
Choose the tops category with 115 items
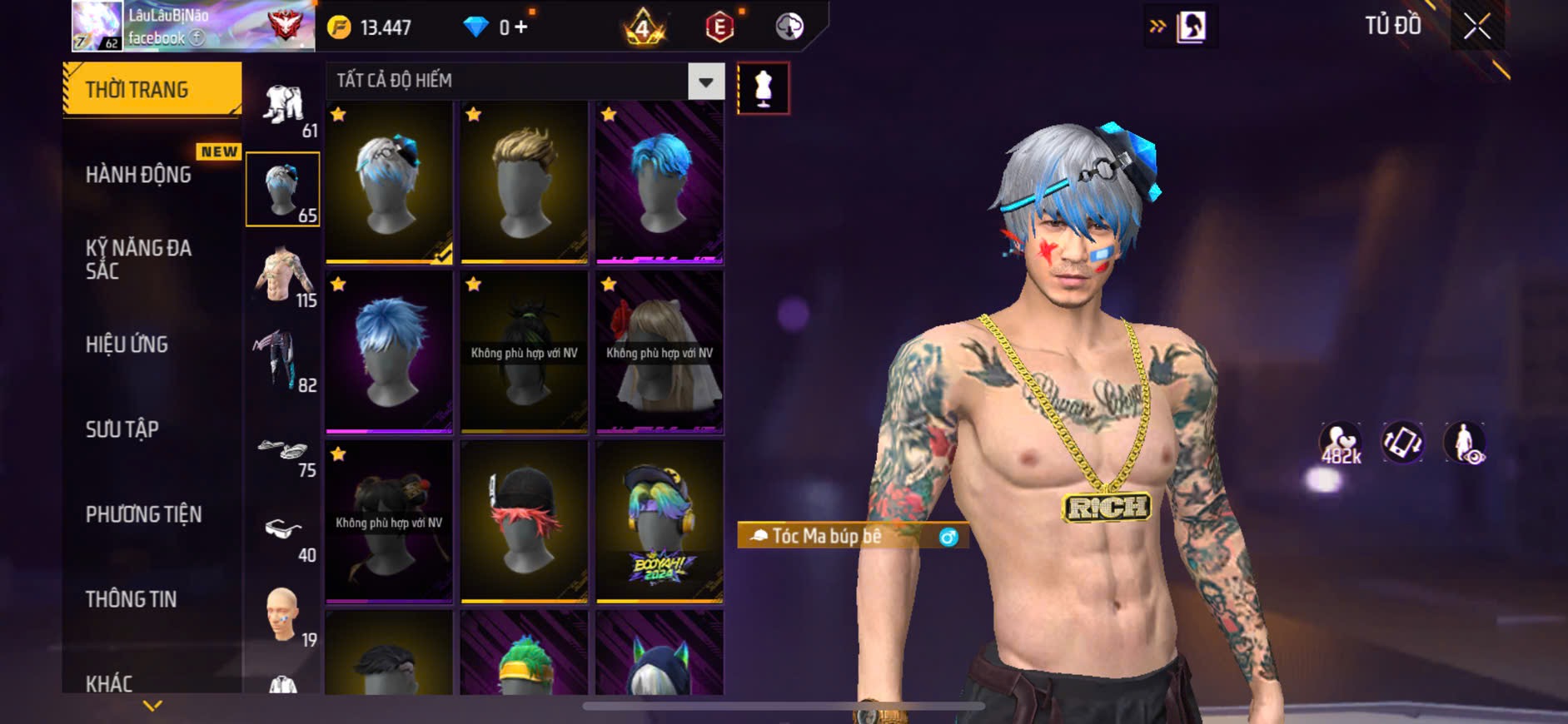click(283, 275)
